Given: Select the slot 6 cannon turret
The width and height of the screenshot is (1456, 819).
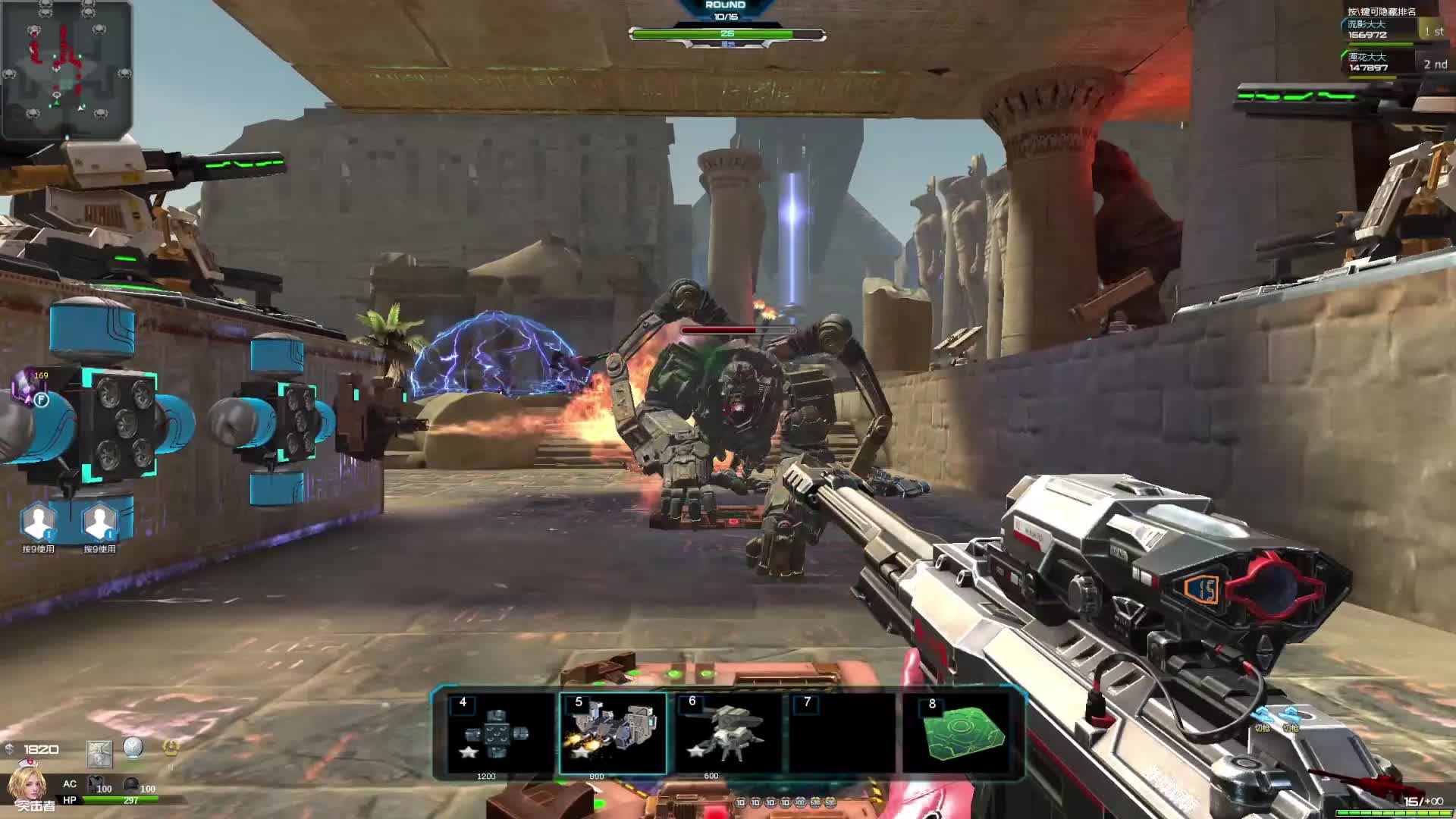Looking at the screenshot, I should pos(726,733).
